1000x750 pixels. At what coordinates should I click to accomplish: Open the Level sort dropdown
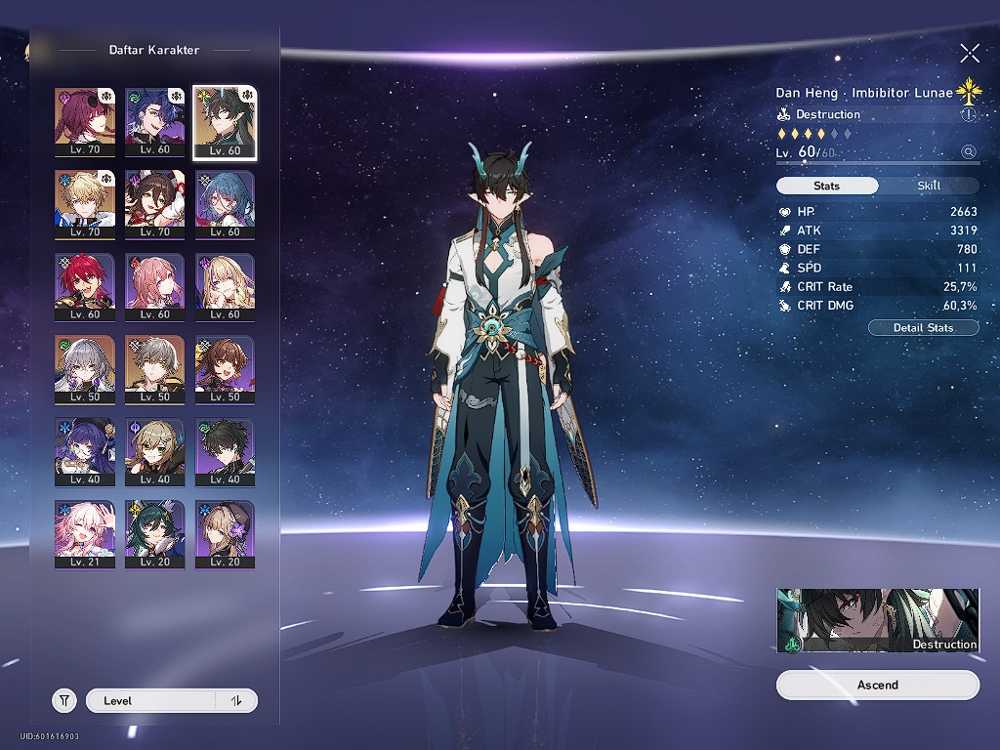pos(150,701)
